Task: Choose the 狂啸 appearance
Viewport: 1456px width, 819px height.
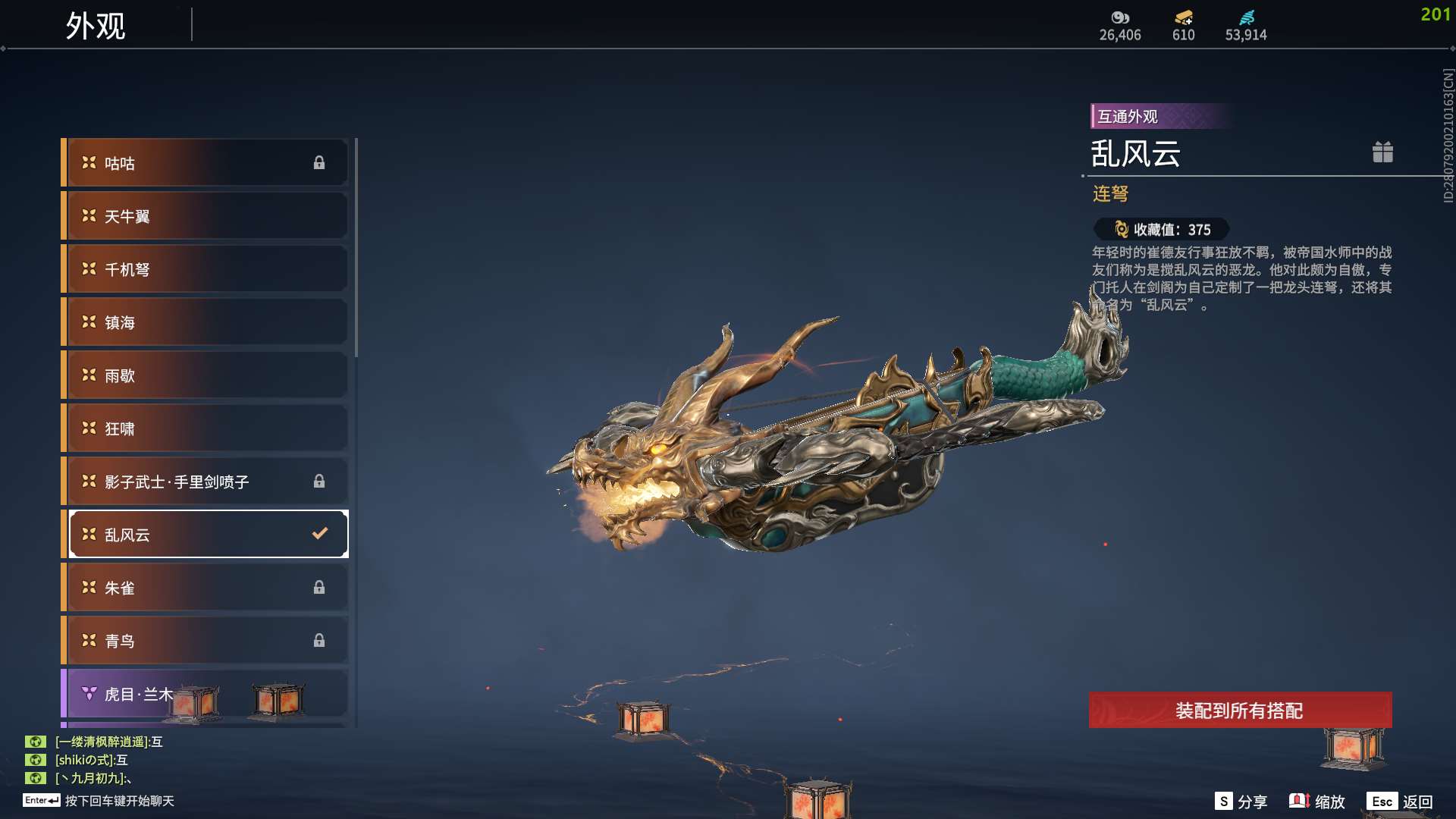Action: point(206,428)
